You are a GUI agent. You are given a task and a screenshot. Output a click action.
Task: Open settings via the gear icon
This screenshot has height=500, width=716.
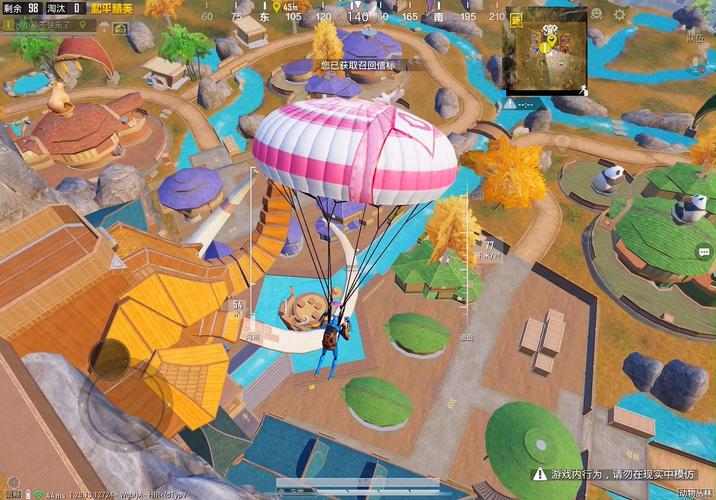620,16
